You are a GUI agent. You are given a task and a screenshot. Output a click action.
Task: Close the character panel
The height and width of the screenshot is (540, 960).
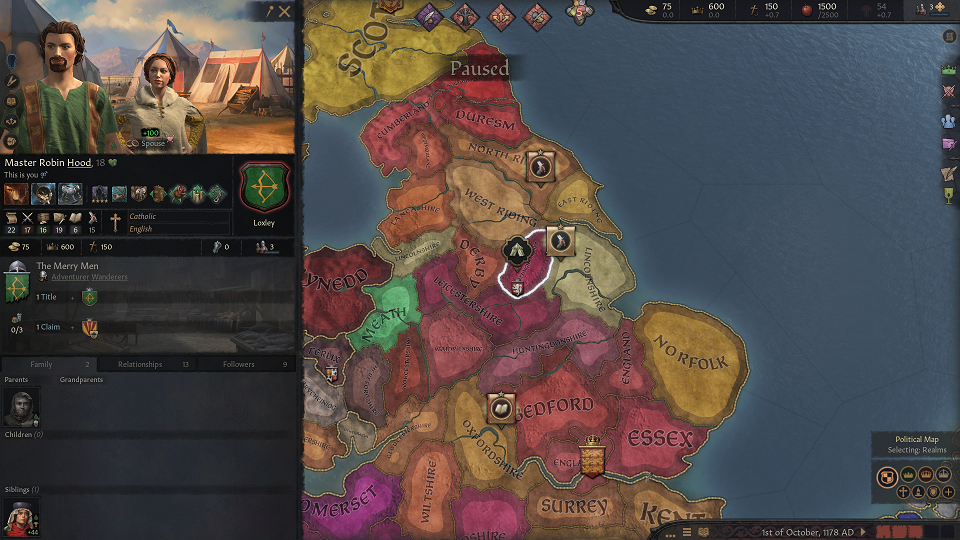click(x=285, y=12)
